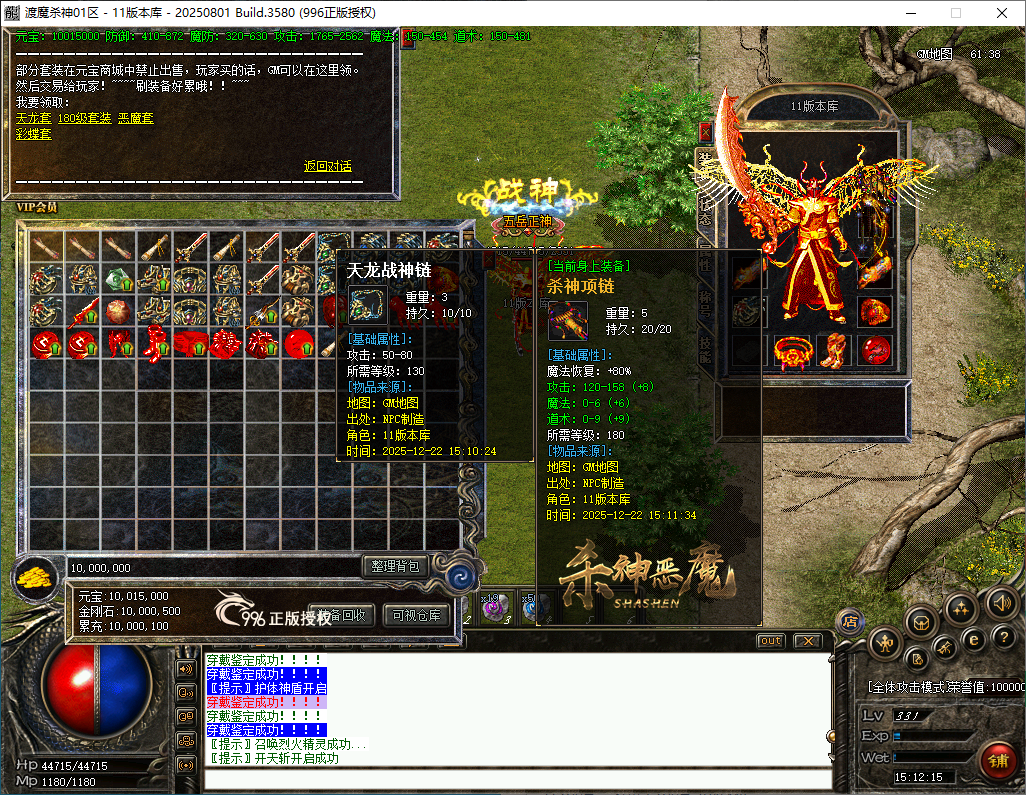The width and height of the screenshot is (1026, 795).
Task: Return to dialogue via 返回对话
Action: point(328,166)
